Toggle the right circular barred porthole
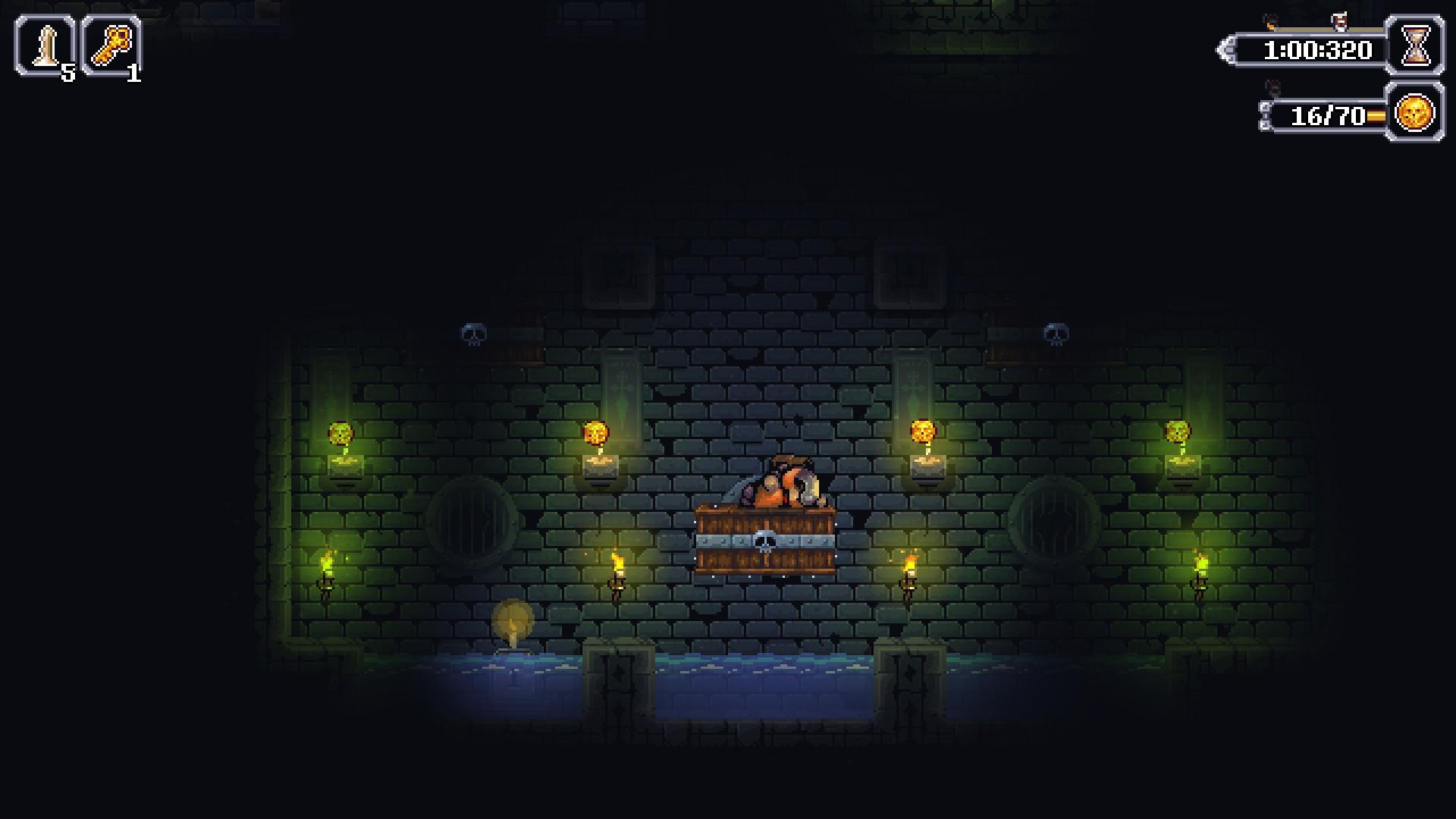Image resolution: width=1456 pixels, height=819 pixels. click(1053, 523)
